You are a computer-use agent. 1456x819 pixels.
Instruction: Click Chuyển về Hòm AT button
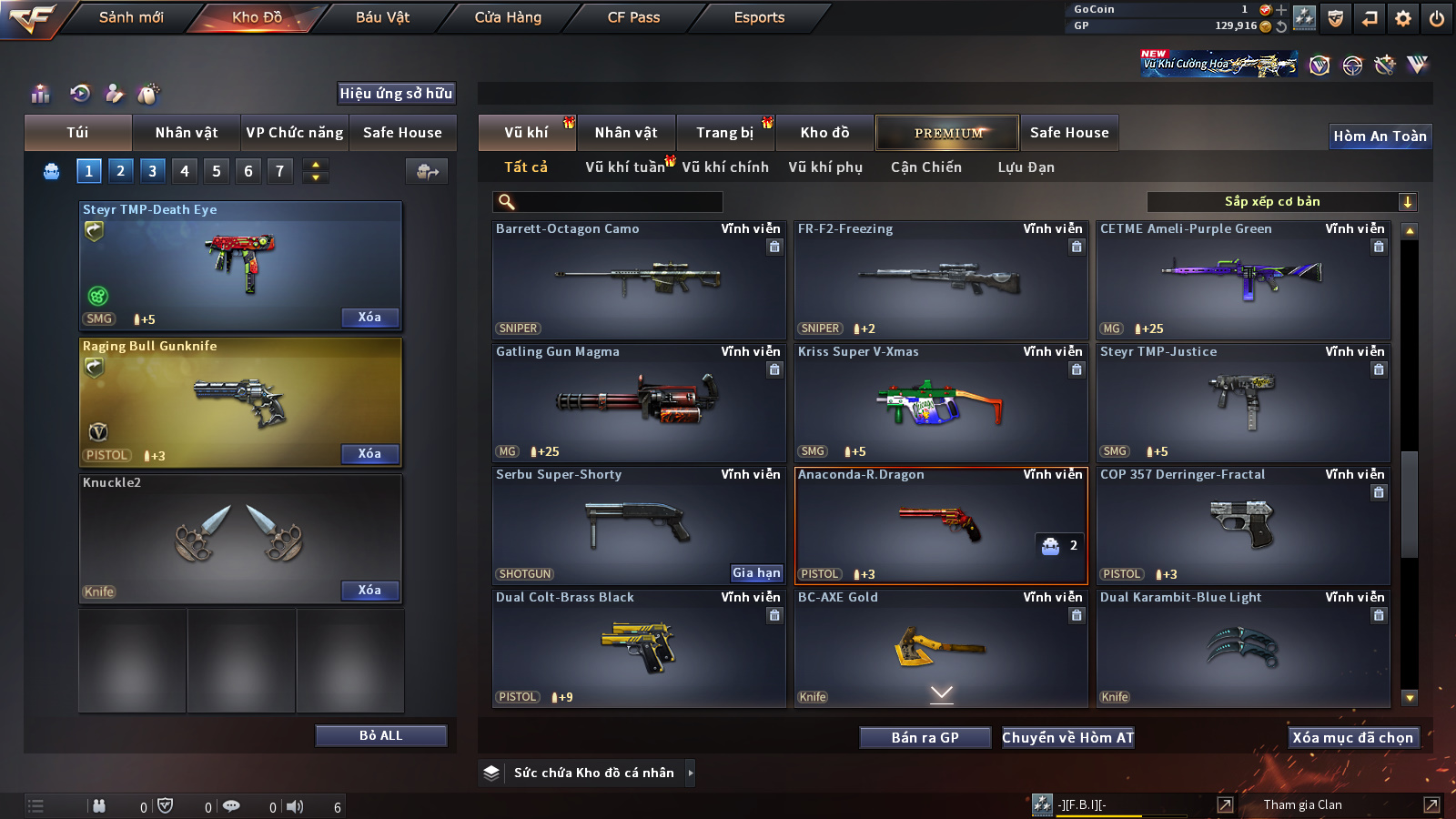[x=1067, y=738]
